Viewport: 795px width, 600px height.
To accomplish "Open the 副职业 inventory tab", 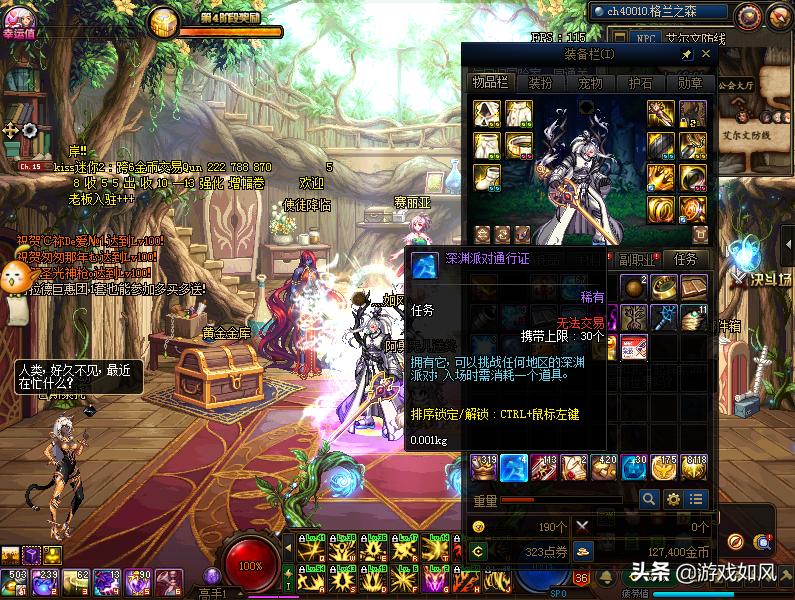I will [x=635, y=258].
